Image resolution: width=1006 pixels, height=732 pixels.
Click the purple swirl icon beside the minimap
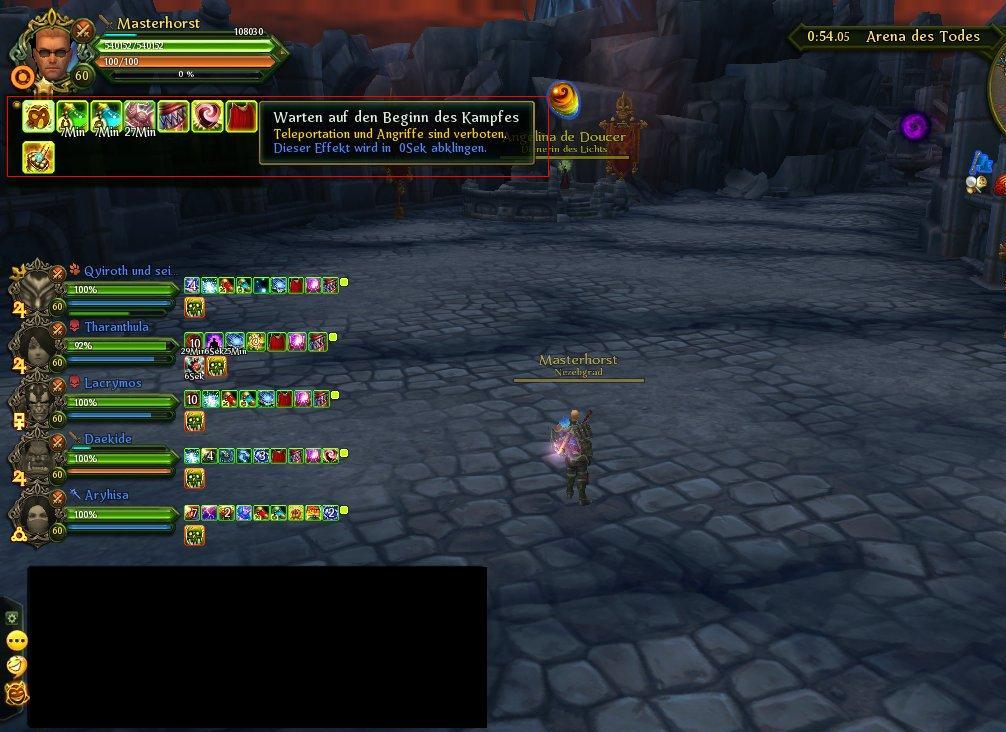click(915, 127)
